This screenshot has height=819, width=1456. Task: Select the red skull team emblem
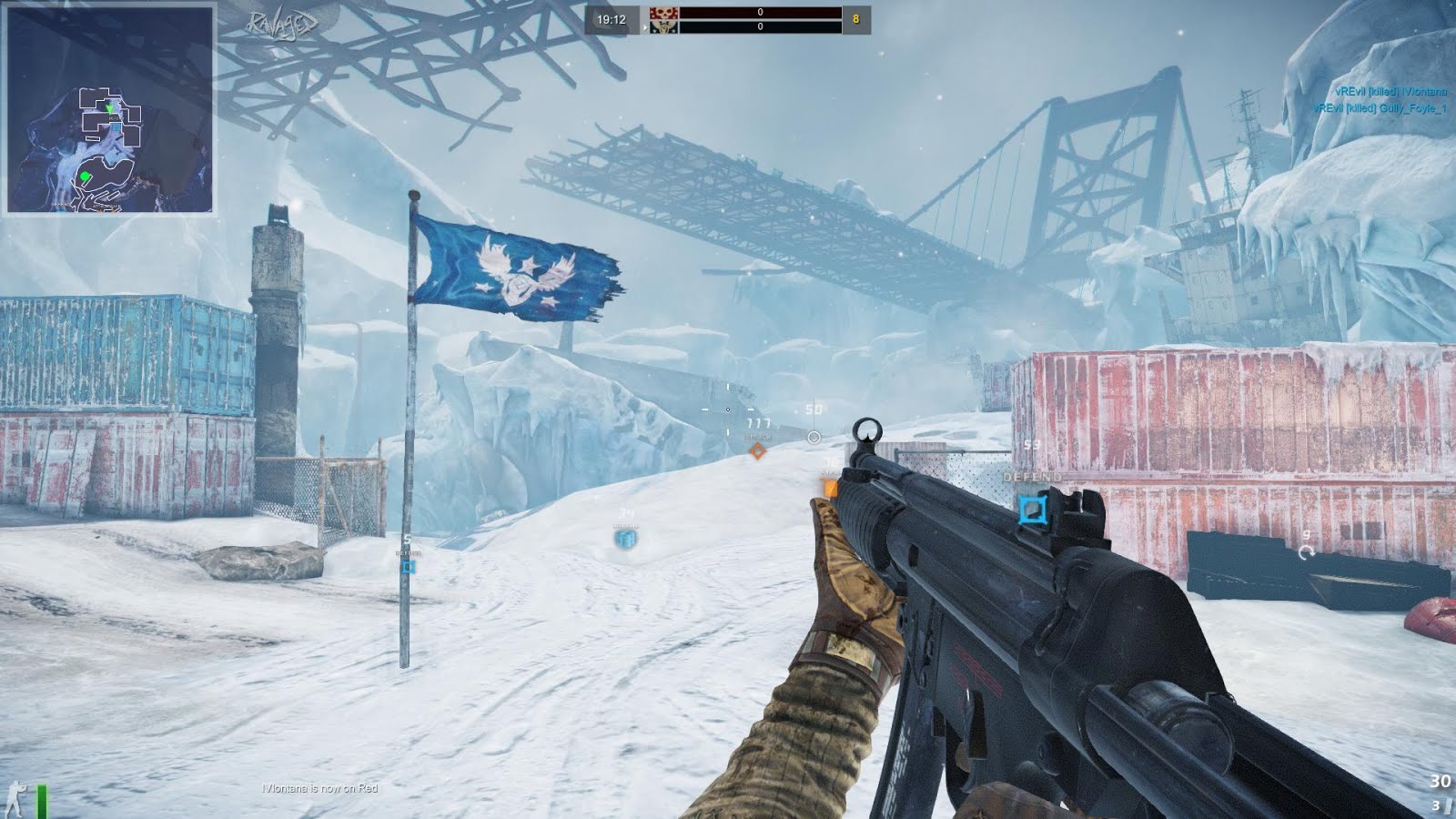[663, 13]
